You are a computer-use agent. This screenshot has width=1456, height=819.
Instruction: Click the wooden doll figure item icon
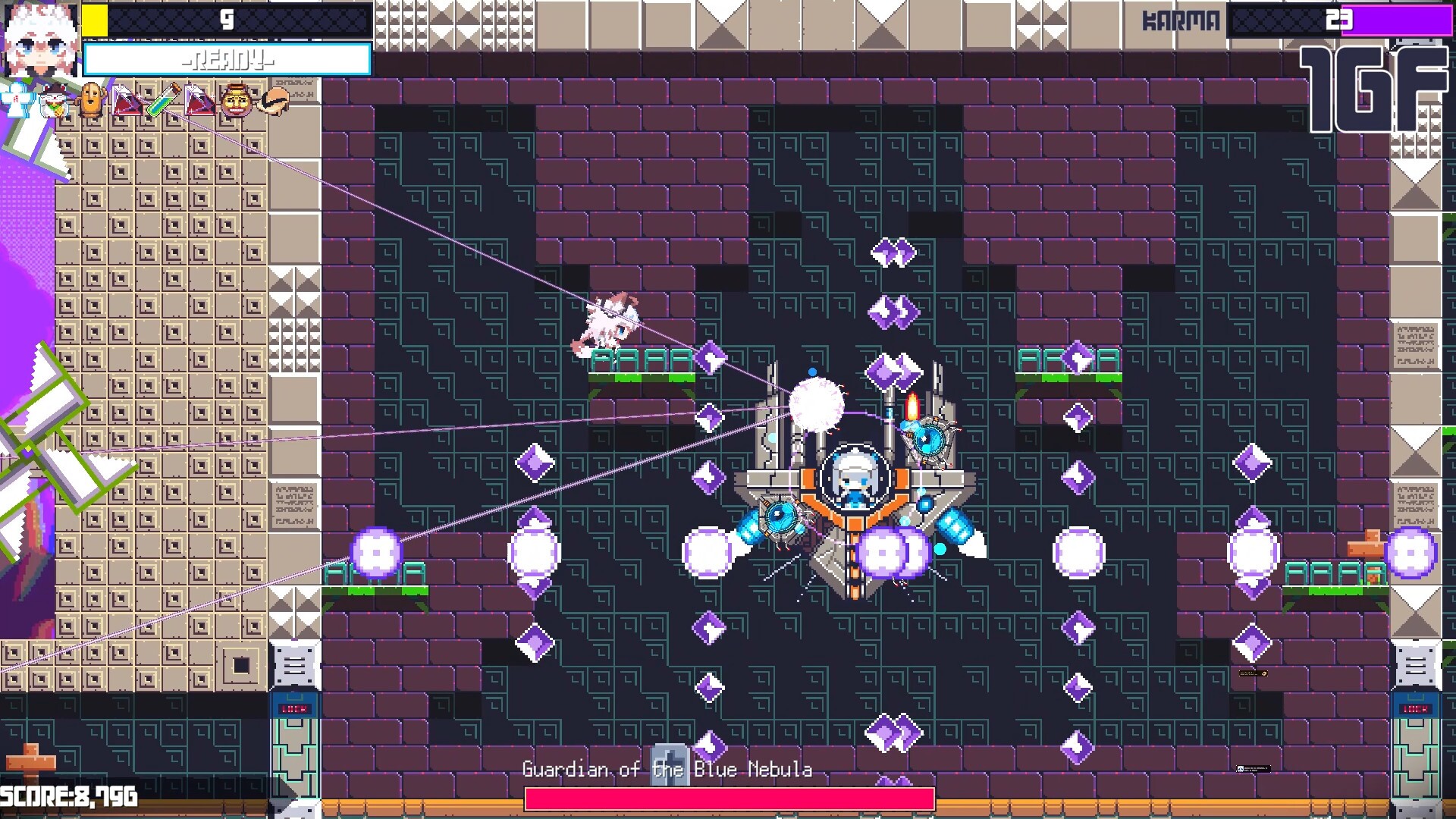click(89, 99)
